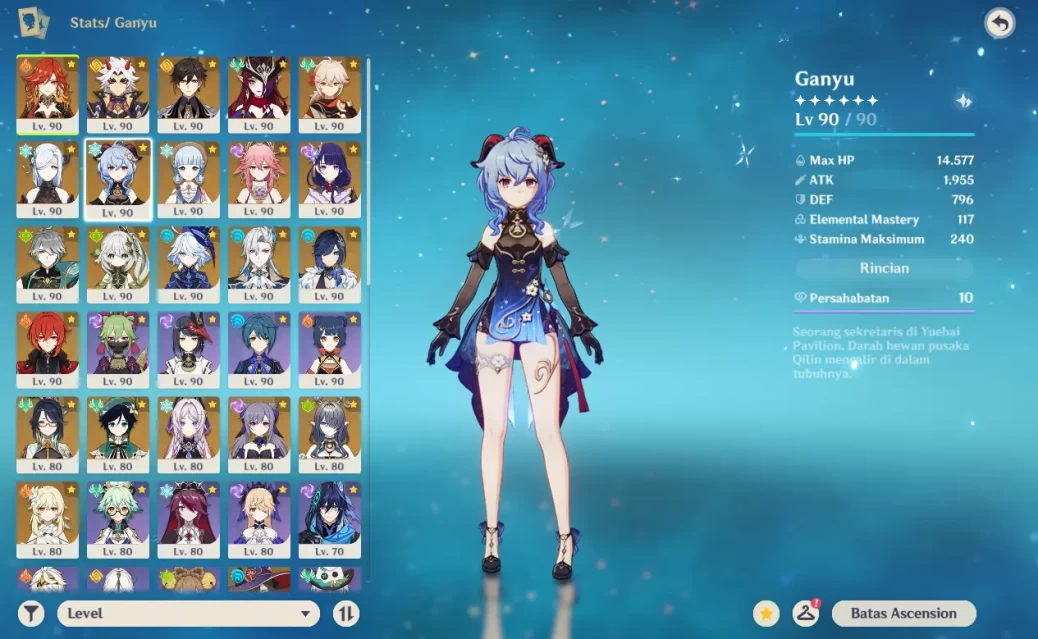This screenshot has width=1038, height=639.
Task: Choose Xingqiu in the character grid
Action: [259, 346]
